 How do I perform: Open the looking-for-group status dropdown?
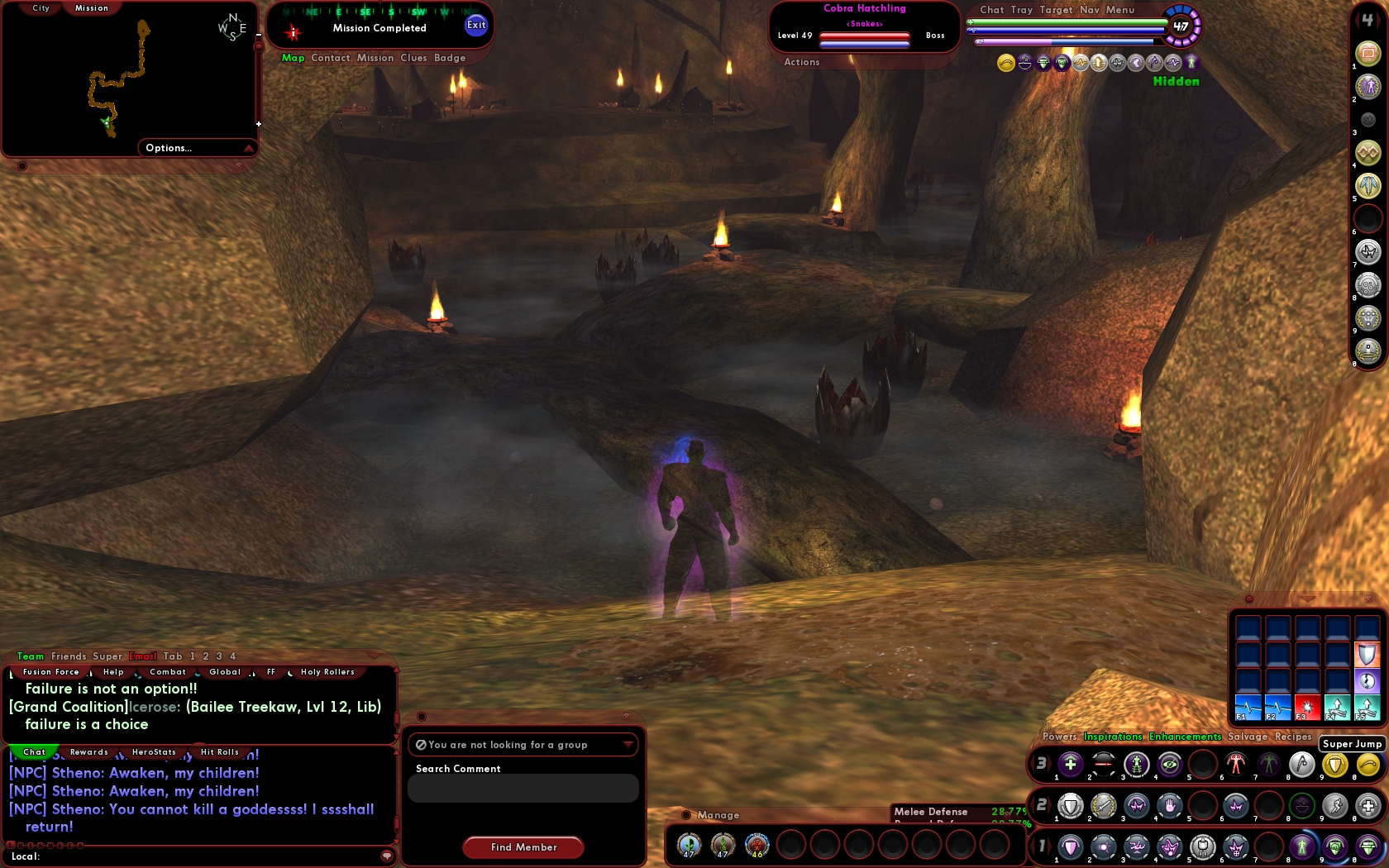(x=523, y=745)
